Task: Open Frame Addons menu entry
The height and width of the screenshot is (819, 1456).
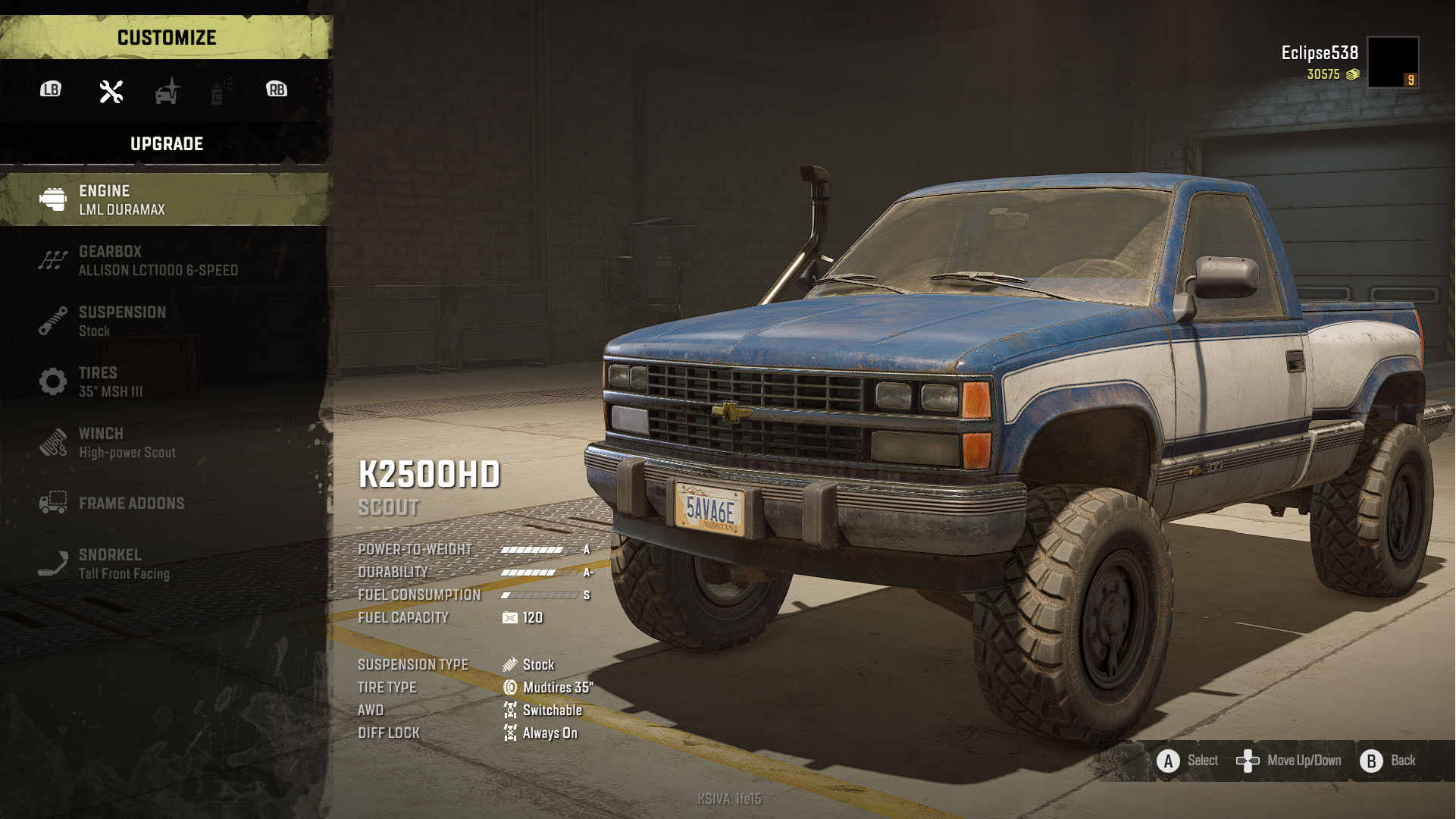Action: (x=165, y=504)
